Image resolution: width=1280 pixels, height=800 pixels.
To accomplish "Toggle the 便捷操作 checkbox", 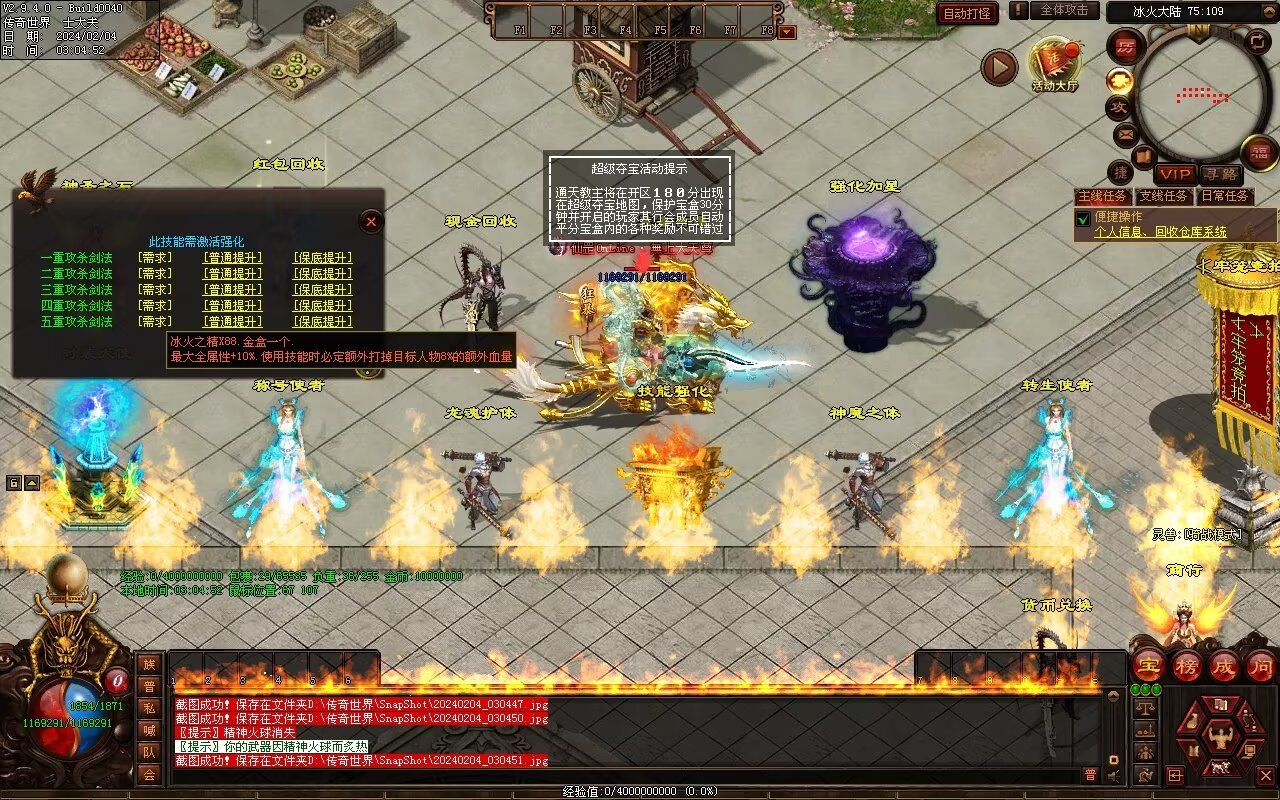I will click(x=1082, y=218).
